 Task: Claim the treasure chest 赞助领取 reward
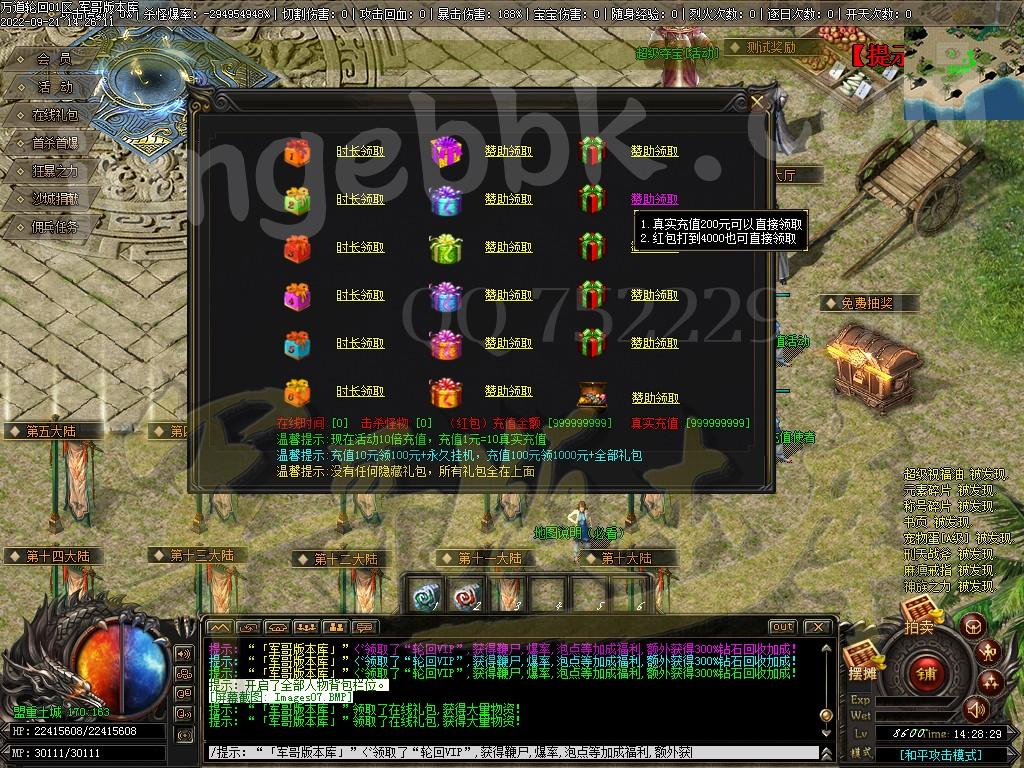tap(655, 397)
